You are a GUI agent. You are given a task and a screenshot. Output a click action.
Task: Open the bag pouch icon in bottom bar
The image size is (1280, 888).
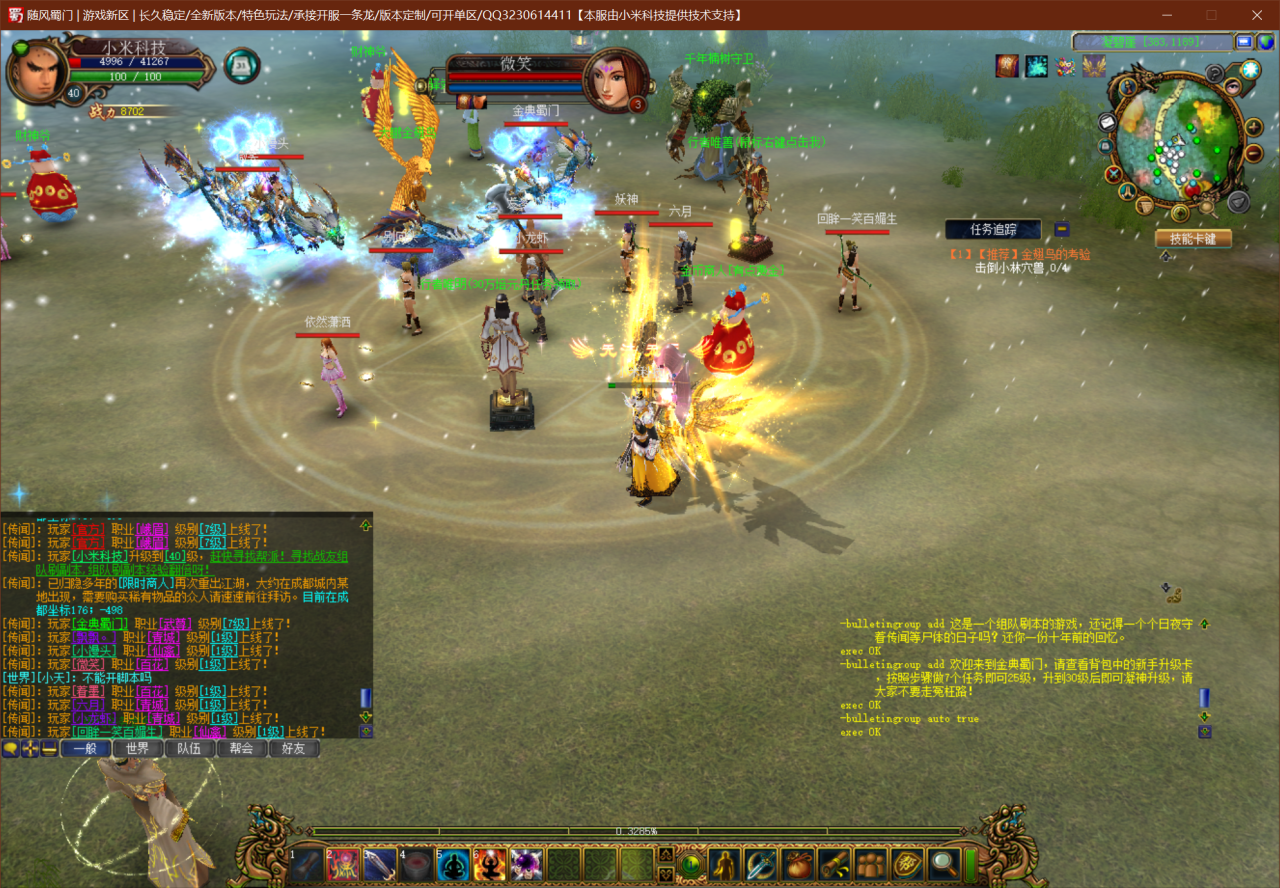[x=798, y=865]
